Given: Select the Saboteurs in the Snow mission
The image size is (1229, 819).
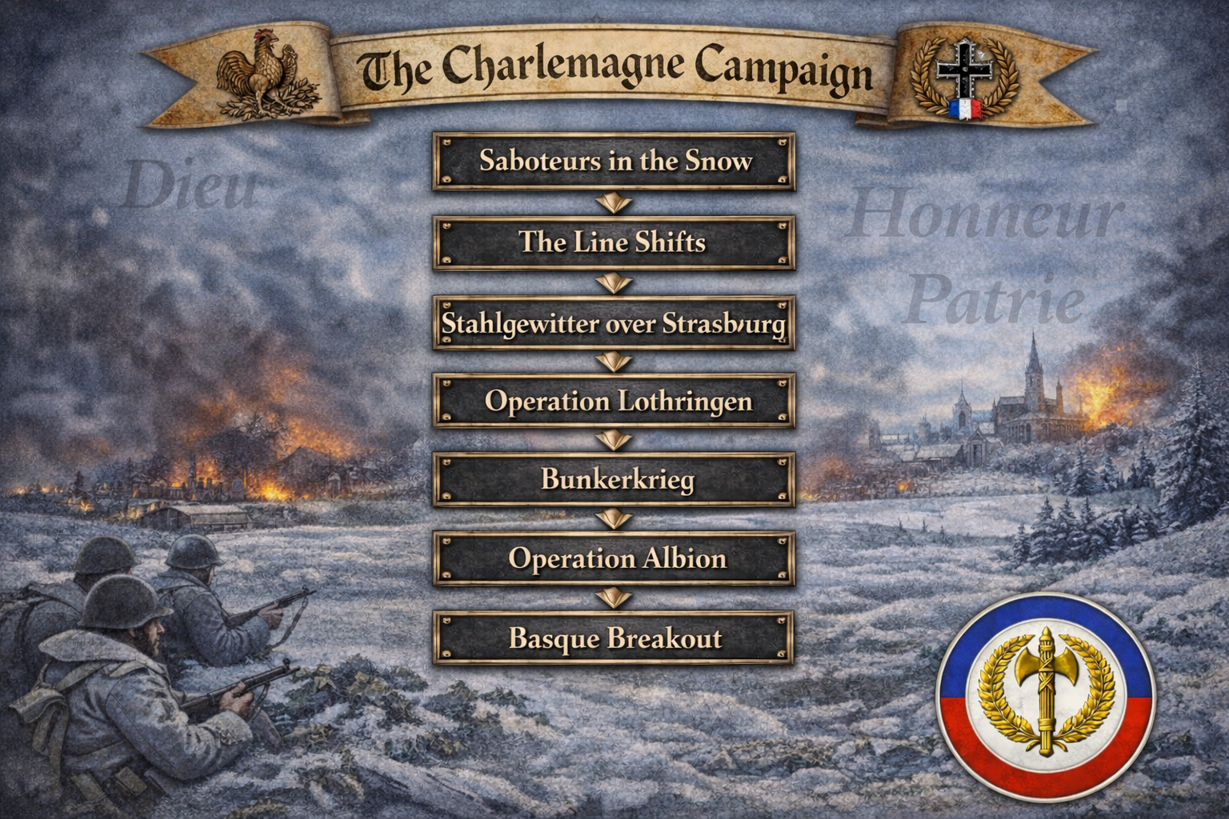Looking at the screenshot, I should click(x=614, y=161).
